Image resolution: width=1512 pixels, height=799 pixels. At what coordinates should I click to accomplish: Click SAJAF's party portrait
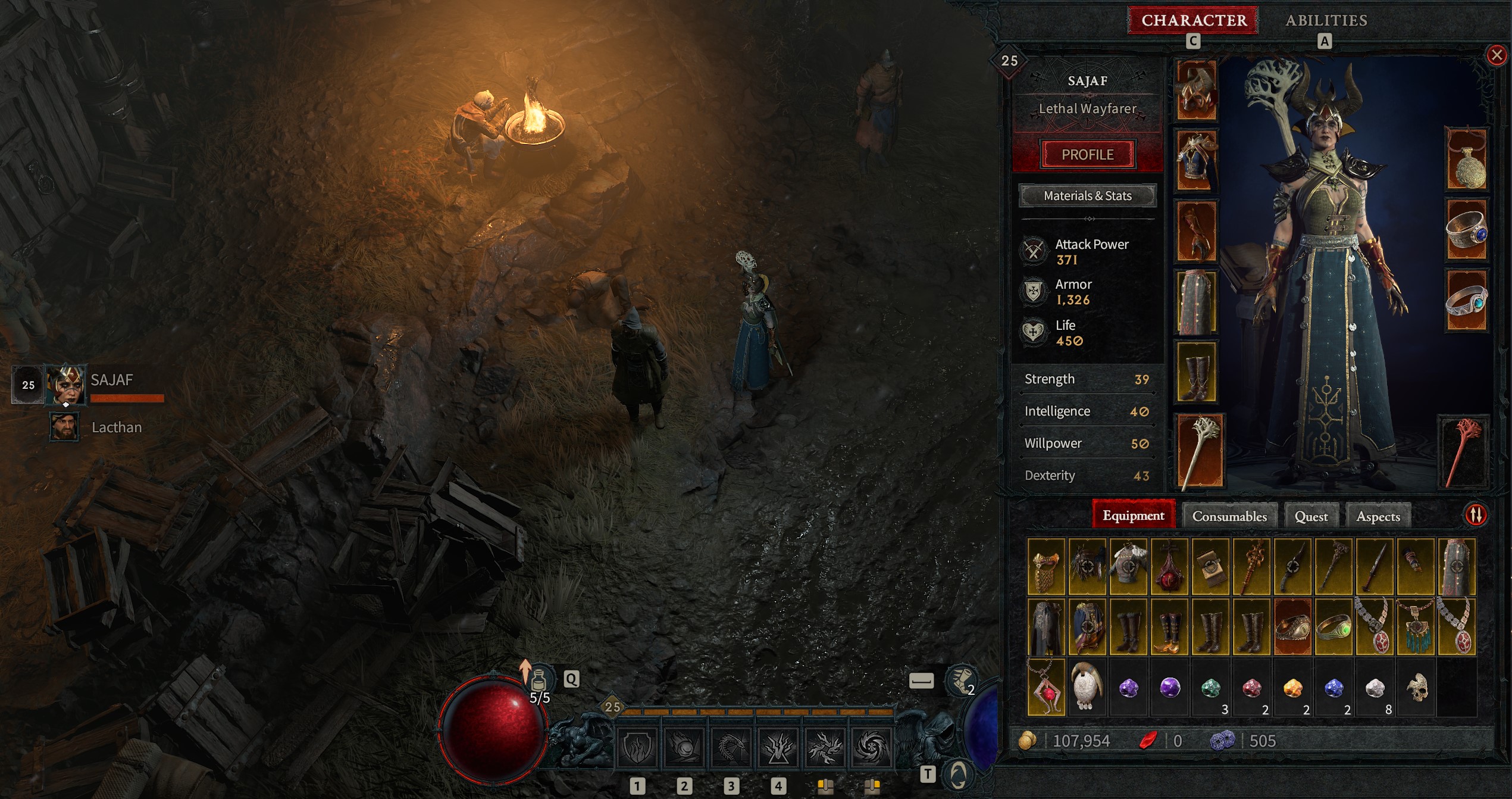[65, 384]
